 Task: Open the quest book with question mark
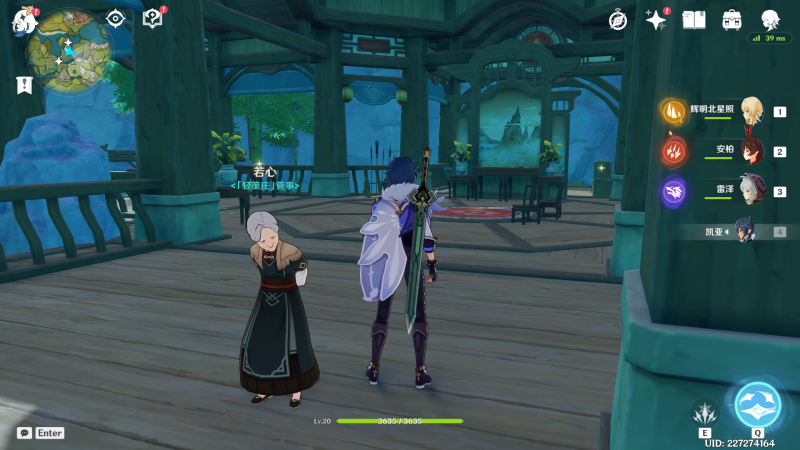point(153,18)
